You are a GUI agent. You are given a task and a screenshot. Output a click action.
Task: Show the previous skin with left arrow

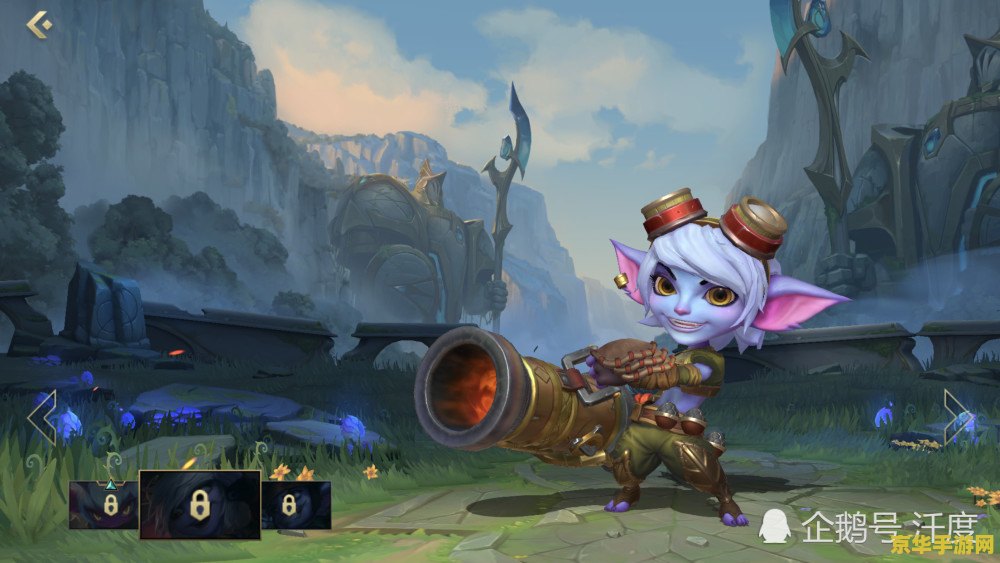(x=42, y=417)
